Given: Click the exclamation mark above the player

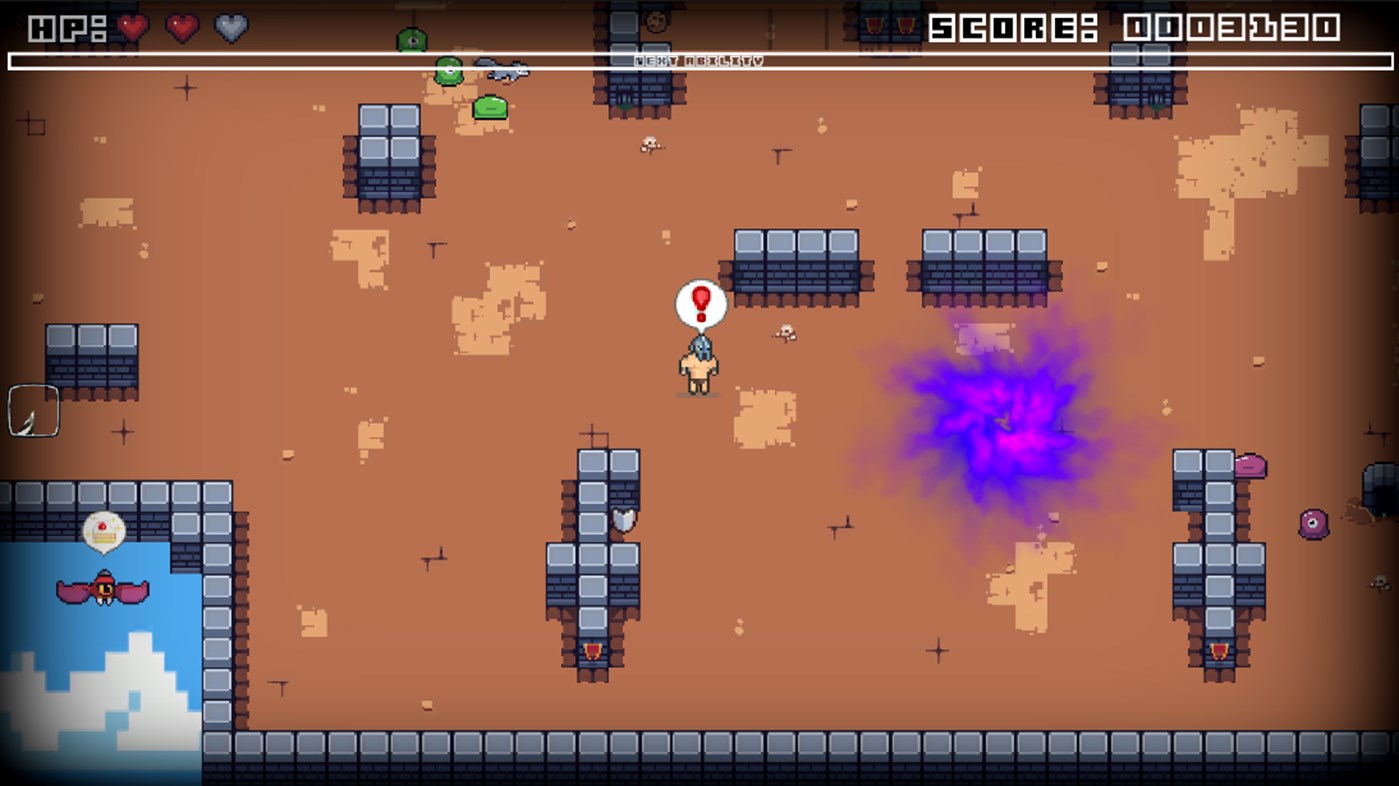Looking at the screenshot, I should [700, 302].
